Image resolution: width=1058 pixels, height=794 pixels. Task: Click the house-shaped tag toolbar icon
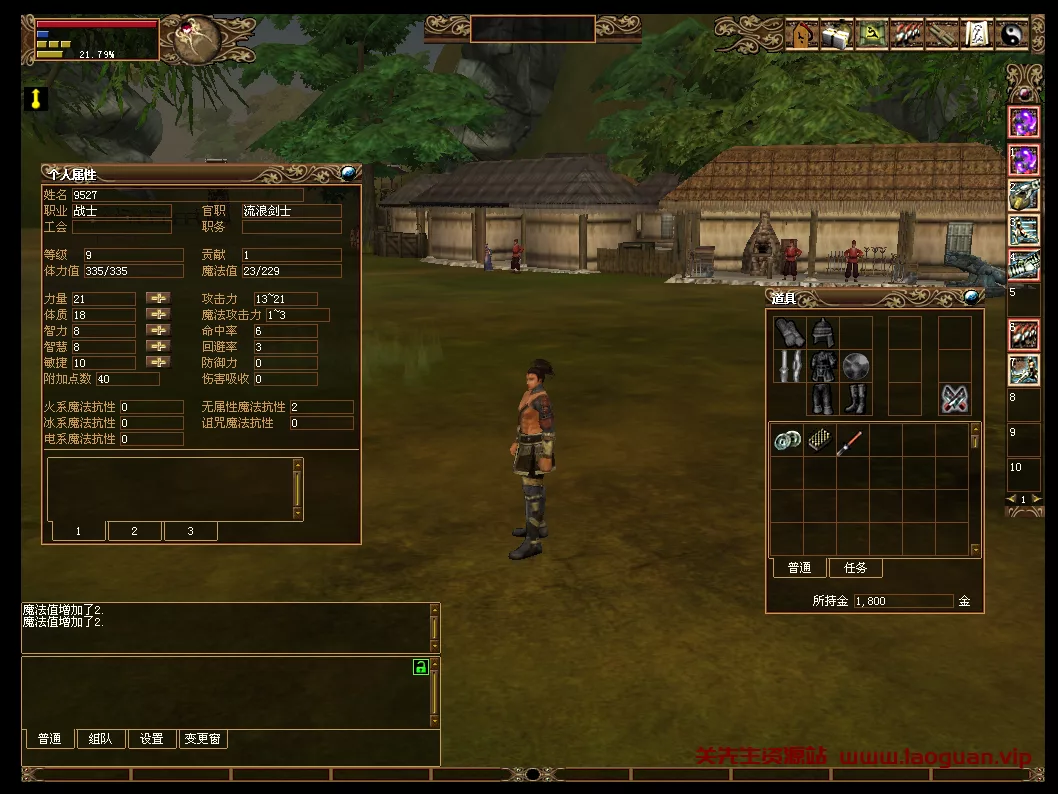tap(802, 35)
